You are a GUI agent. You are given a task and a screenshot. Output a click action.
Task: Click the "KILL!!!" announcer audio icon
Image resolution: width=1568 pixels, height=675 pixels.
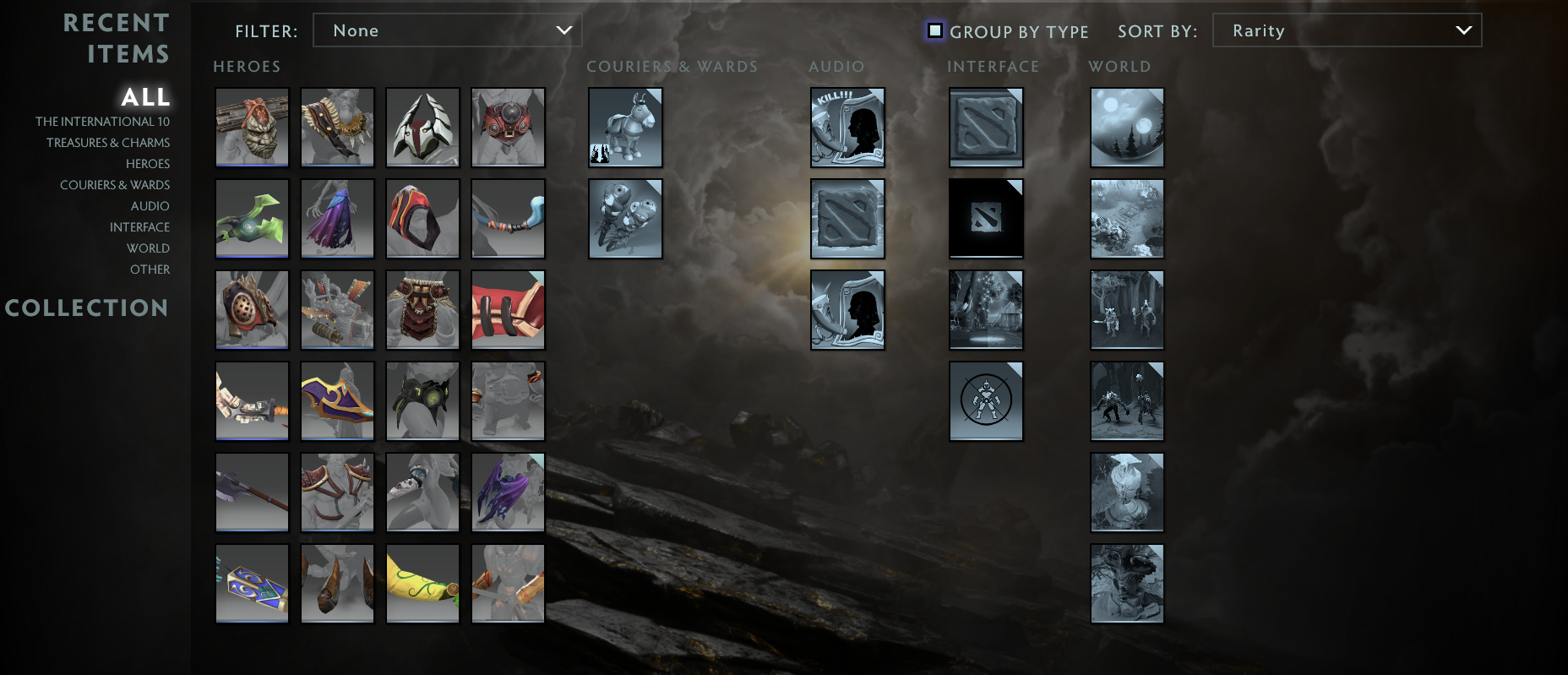(x=847, y=127)
